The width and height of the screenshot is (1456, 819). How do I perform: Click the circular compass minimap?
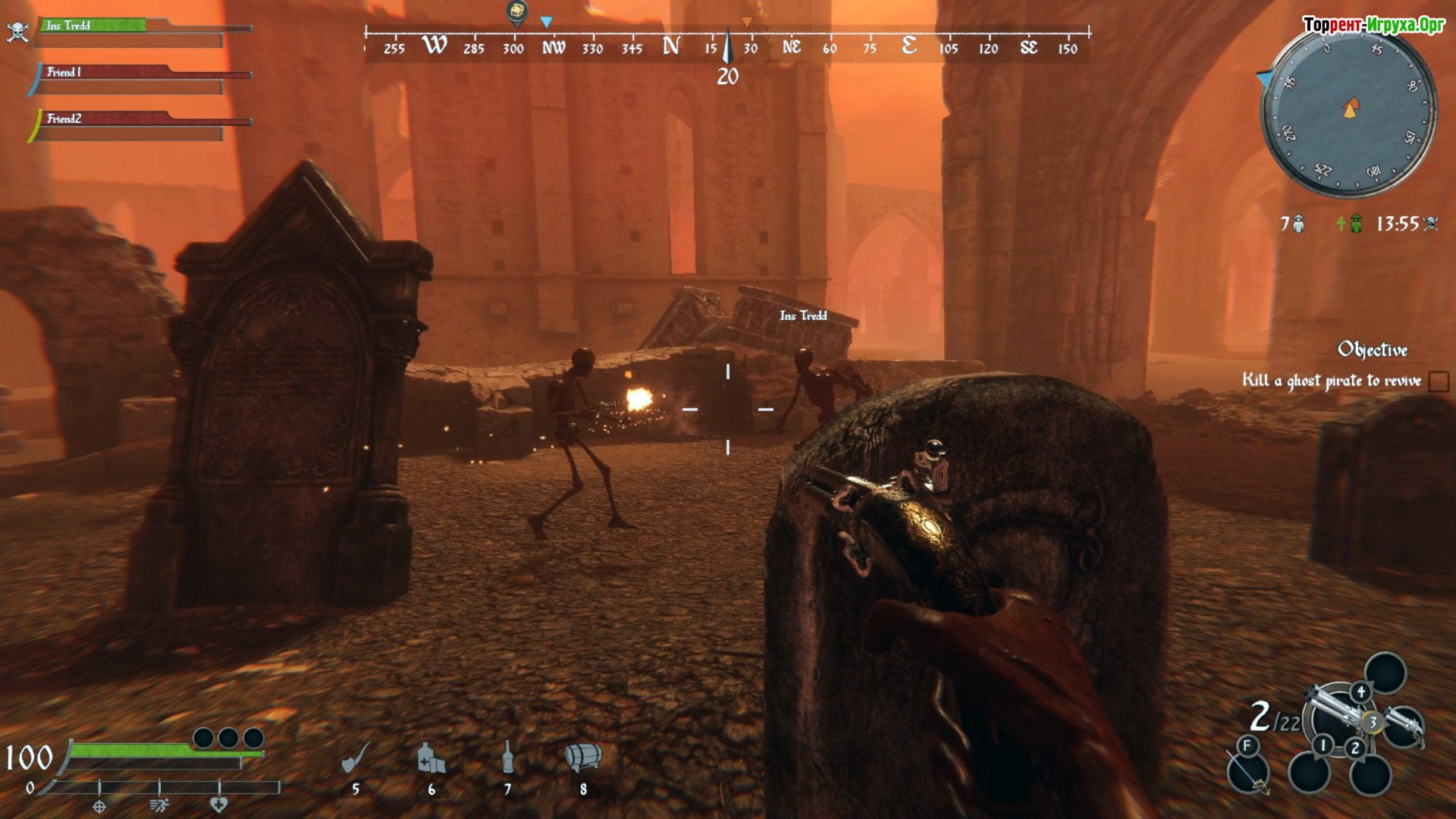point(1348,111)
